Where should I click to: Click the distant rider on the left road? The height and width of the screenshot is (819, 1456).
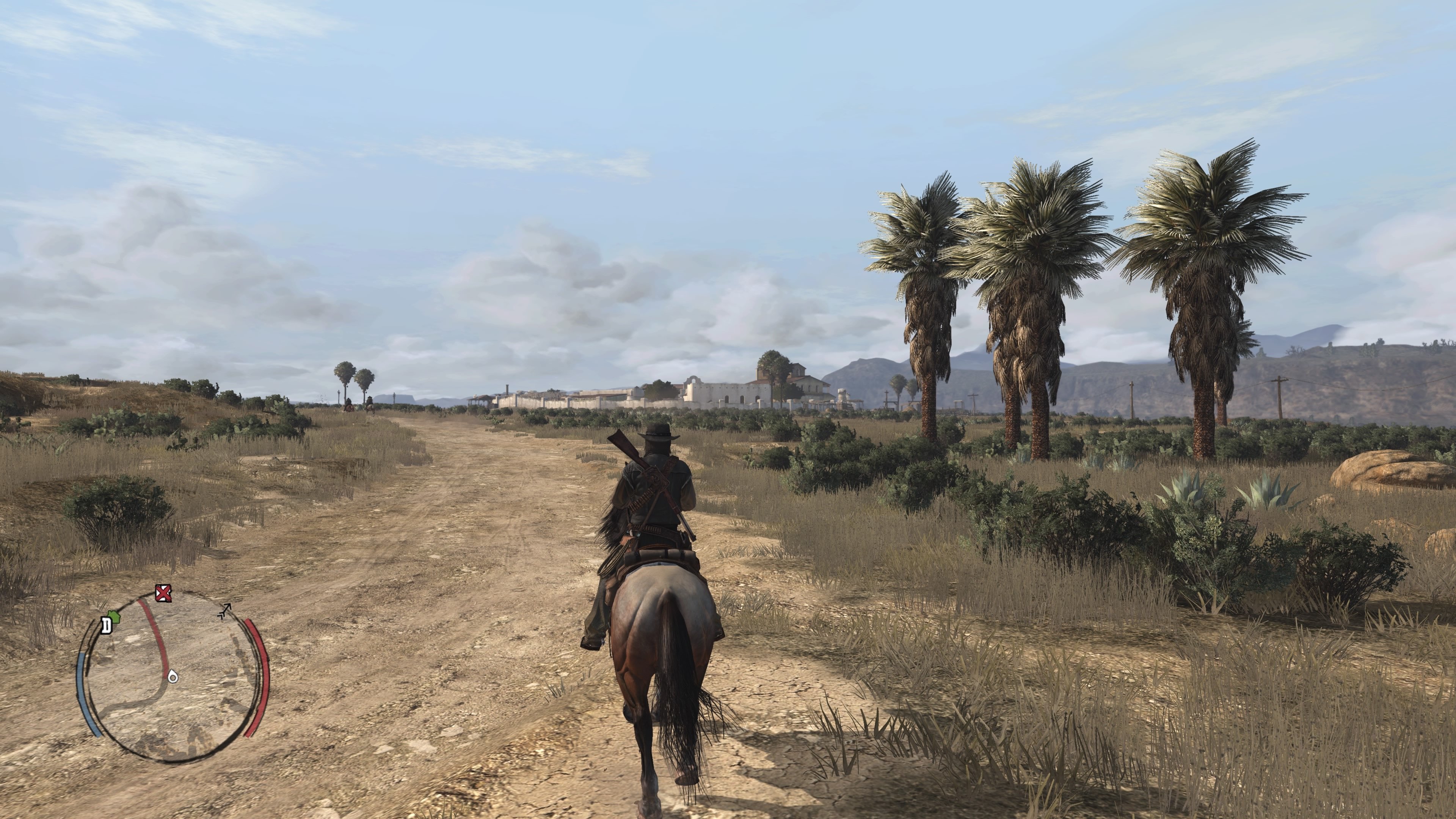[349, 403]
